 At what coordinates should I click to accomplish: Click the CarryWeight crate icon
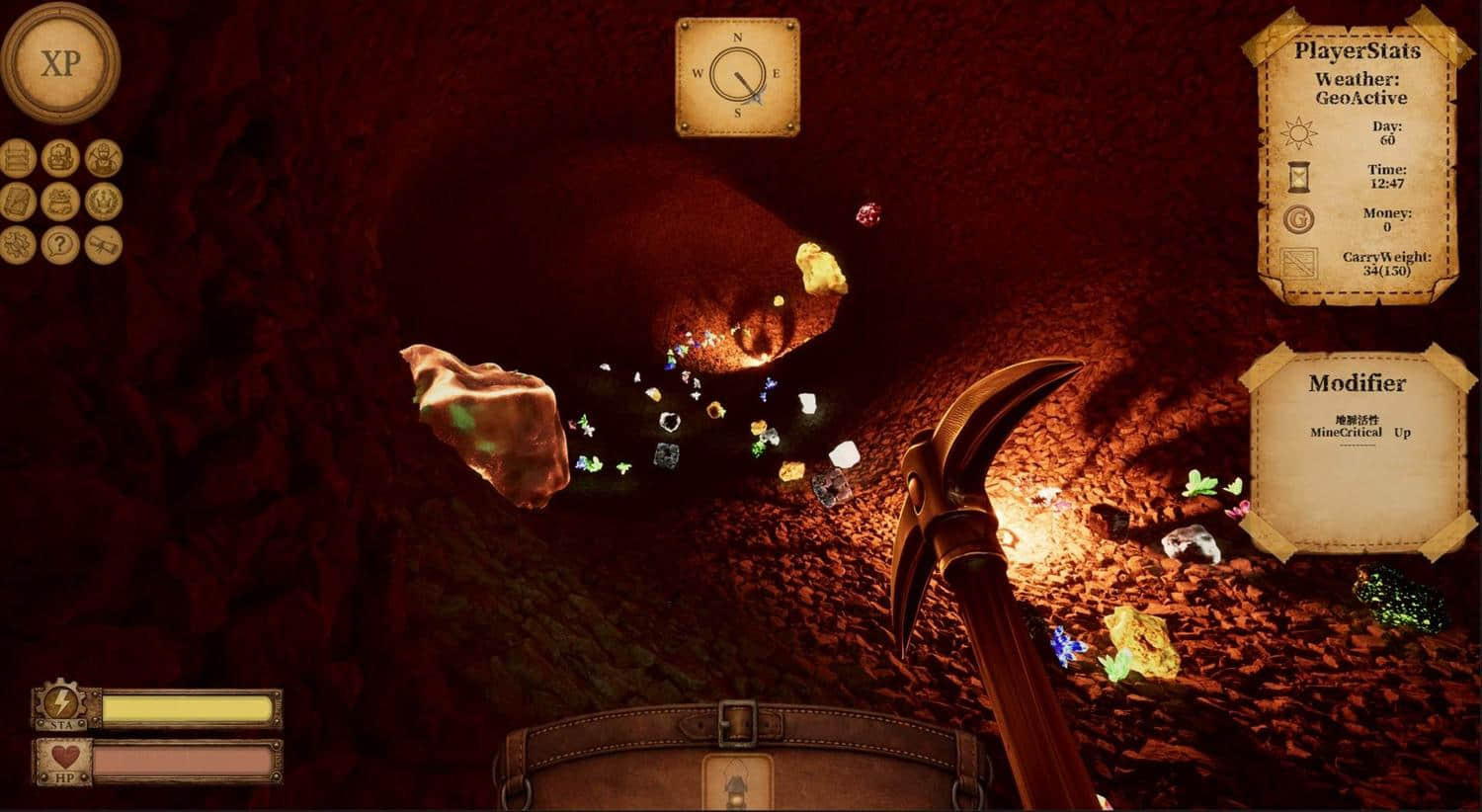click(1298, 261)
